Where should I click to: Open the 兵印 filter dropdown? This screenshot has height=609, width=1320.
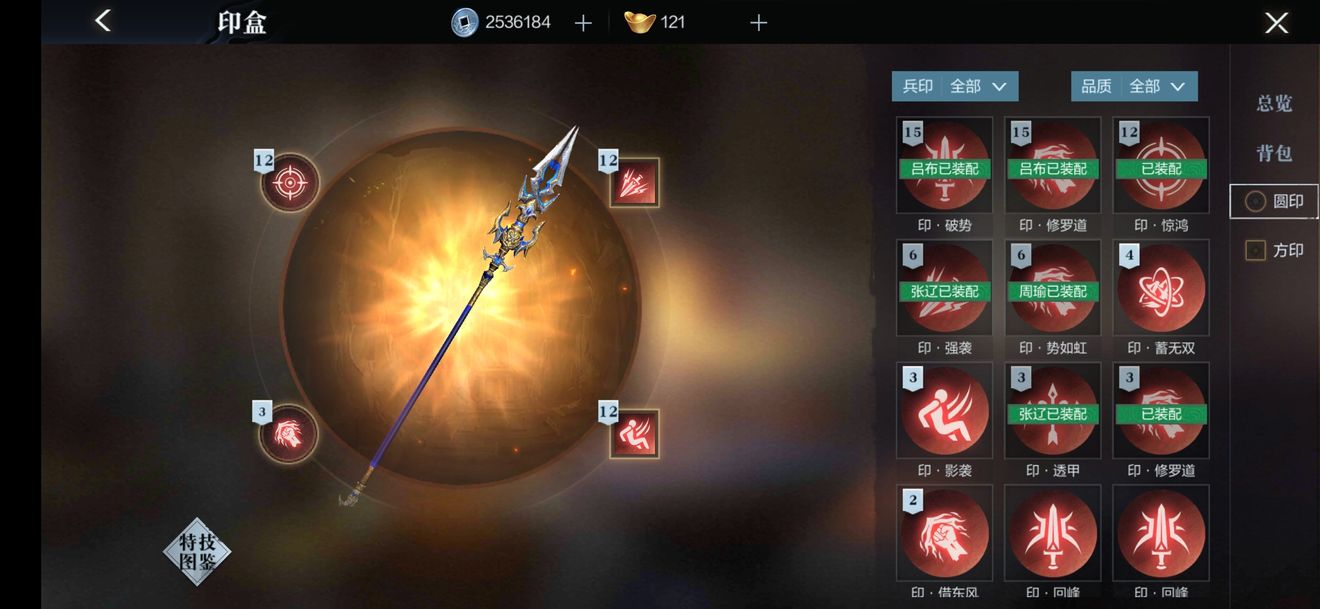(955, 87)
